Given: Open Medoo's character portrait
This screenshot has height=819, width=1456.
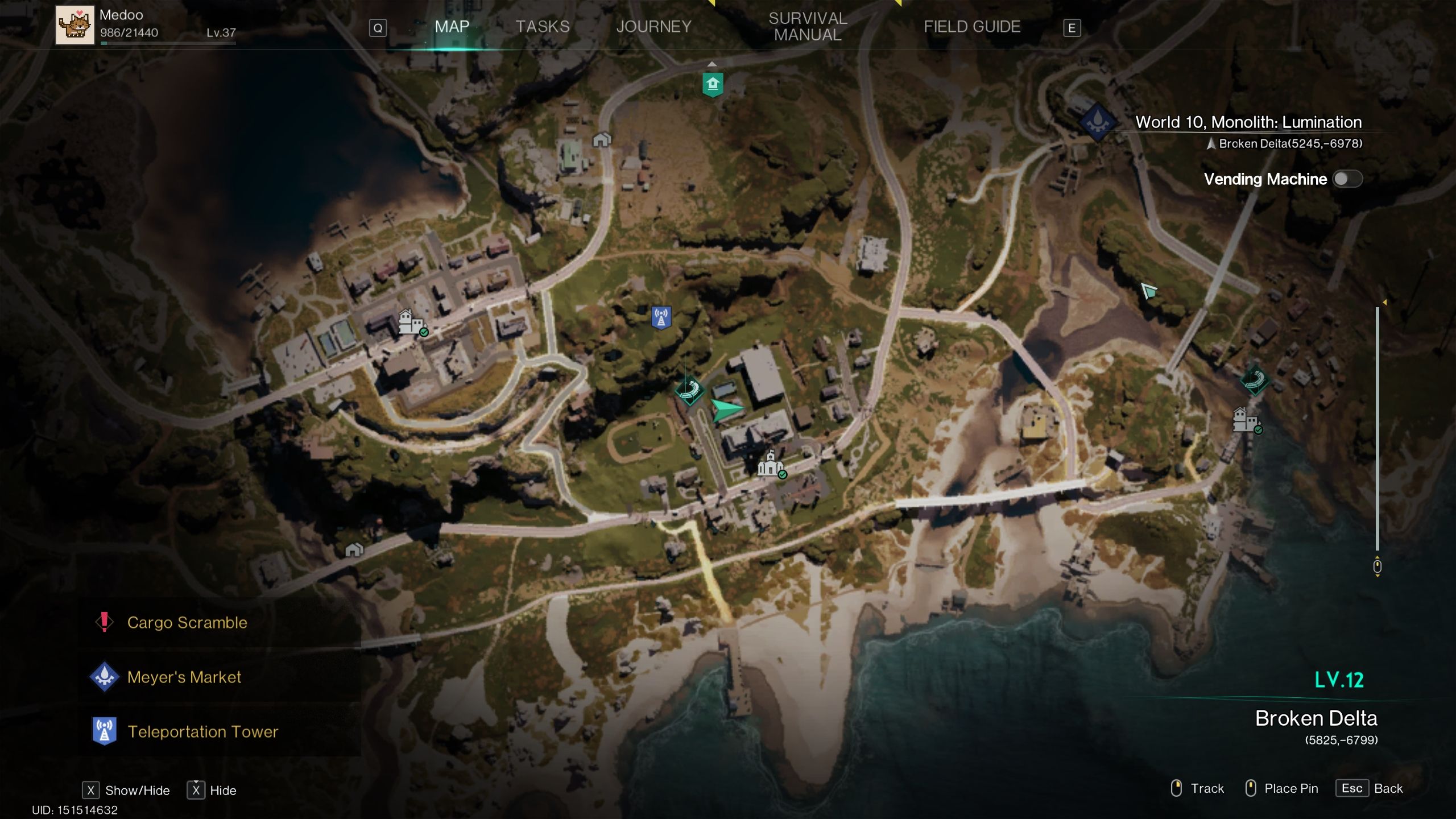Looking at the screenshot, I should (75, 25).
